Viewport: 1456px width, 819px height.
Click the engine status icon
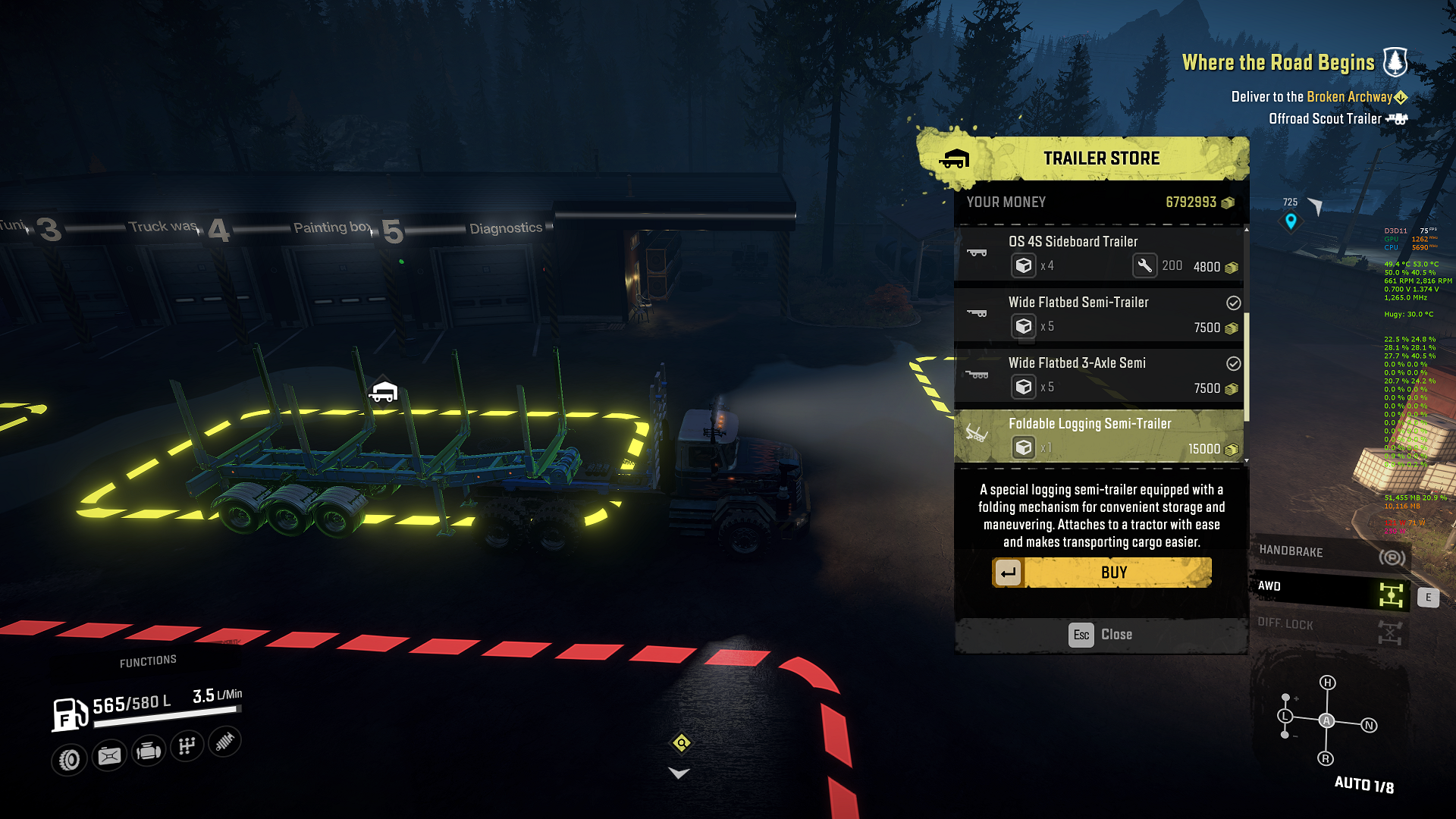[x=148, y=752]
